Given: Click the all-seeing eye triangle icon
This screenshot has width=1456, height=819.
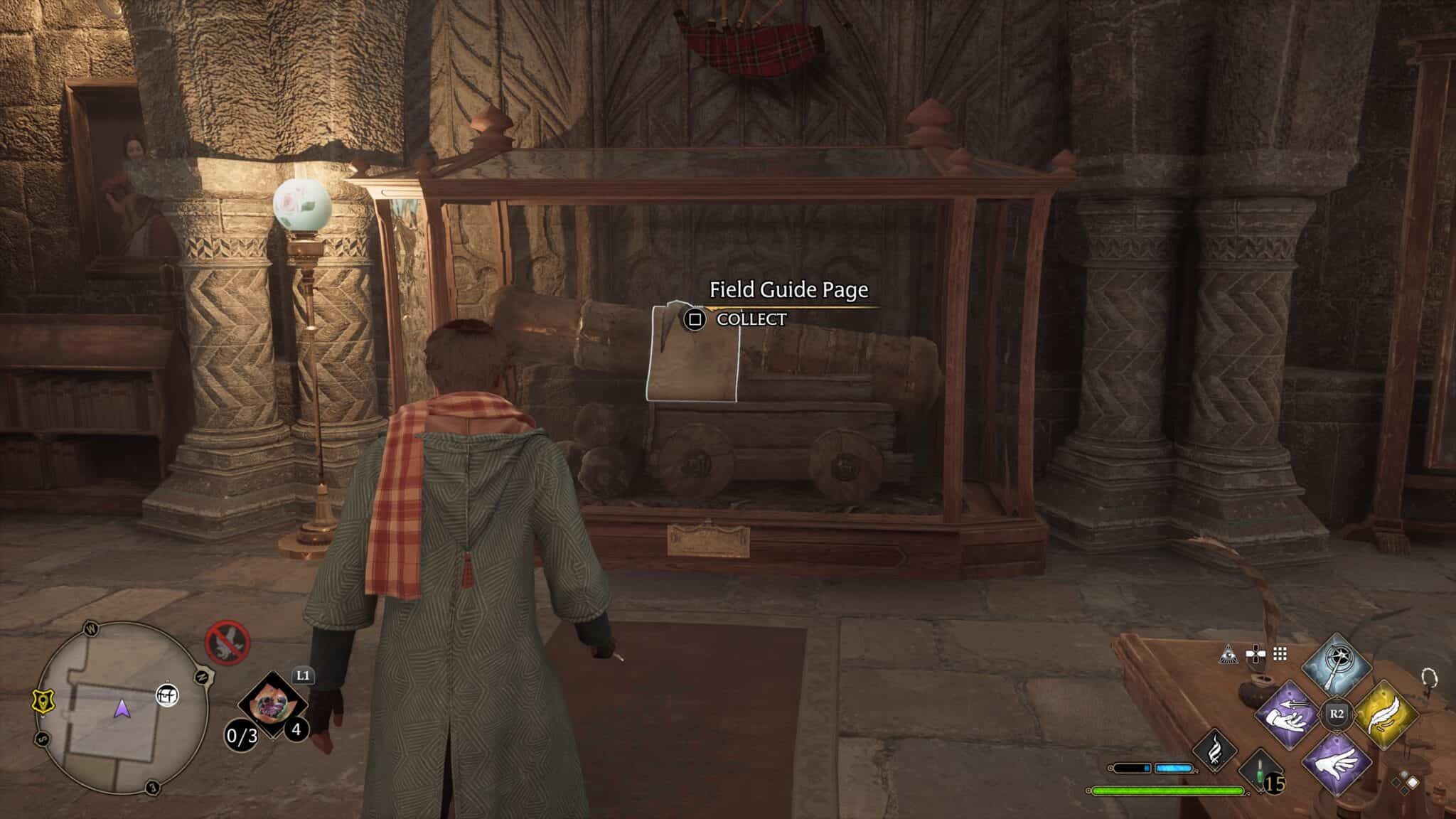Looking at the screenshot, I should tap(1228, 655).
